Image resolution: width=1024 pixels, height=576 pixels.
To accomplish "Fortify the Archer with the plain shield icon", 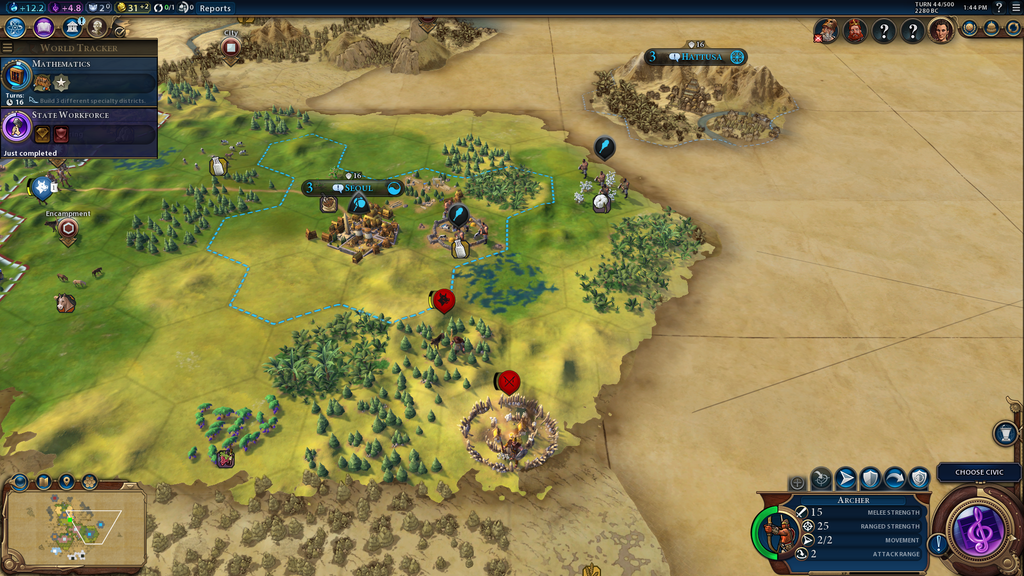I will (x=870, y=478).
